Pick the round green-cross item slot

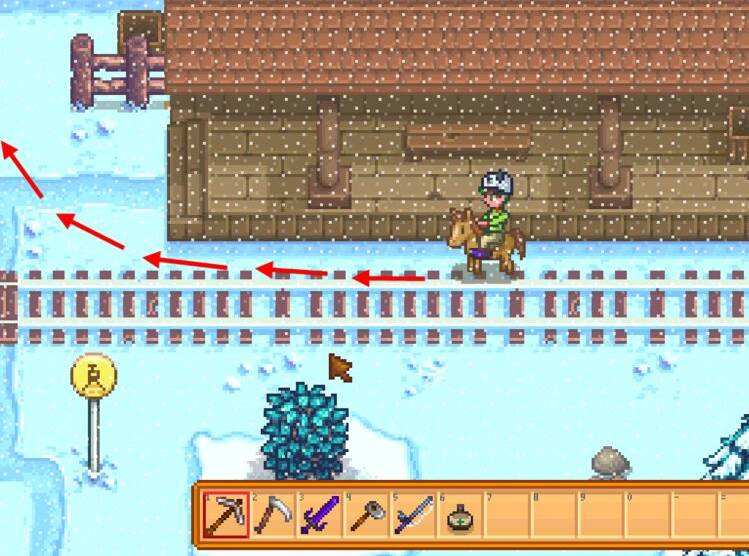(459, 516)
